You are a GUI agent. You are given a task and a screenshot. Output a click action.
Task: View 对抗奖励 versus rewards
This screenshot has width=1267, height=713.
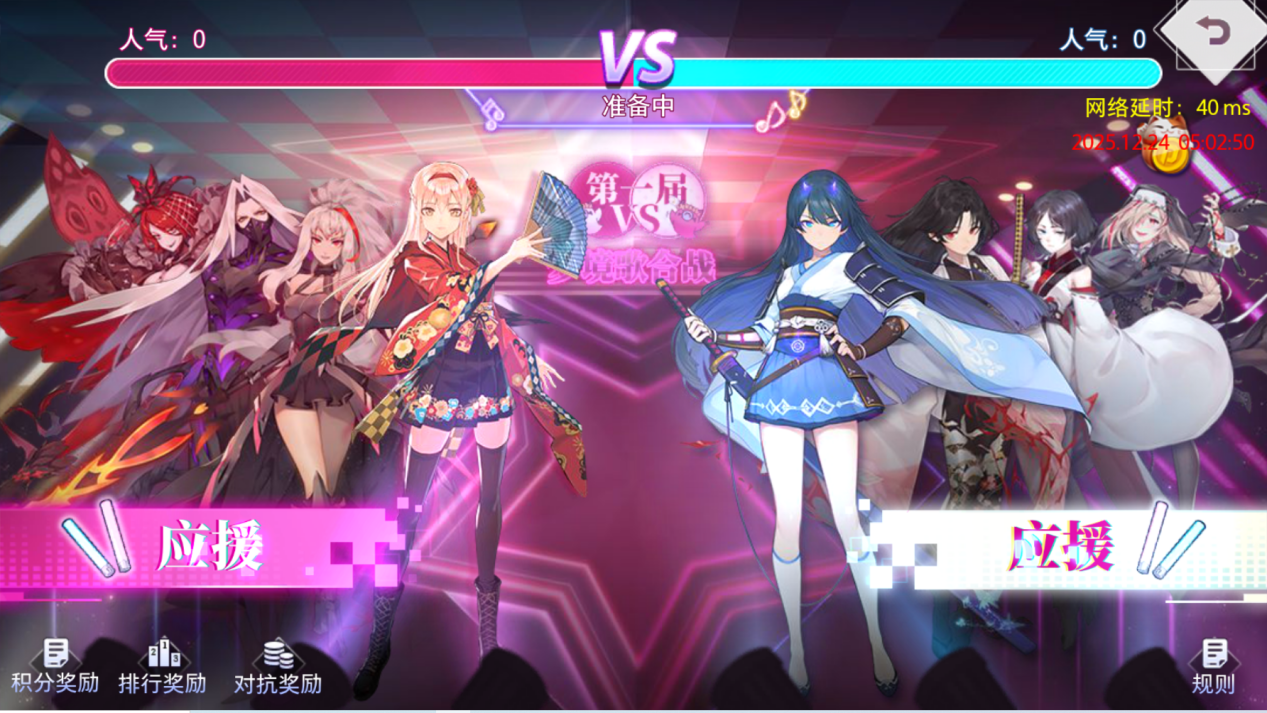click(278, 666)
